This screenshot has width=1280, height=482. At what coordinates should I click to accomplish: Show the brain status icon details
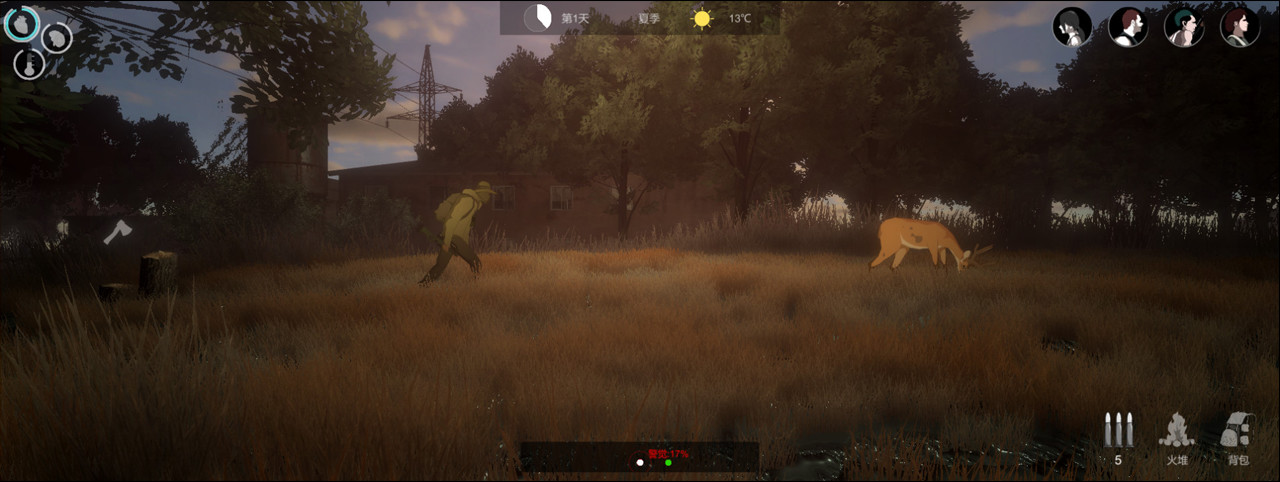pos(56,37)
